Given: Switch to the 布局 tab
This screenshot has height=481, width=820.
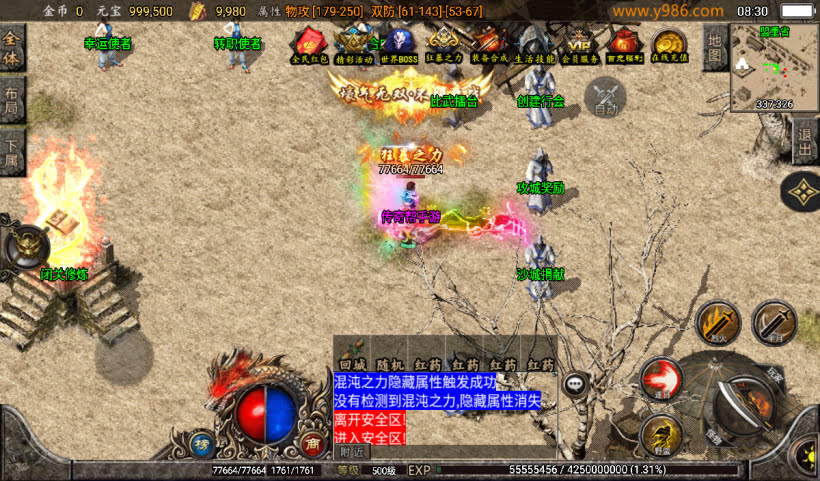Looking at the screenshot, I should (12, 99).
